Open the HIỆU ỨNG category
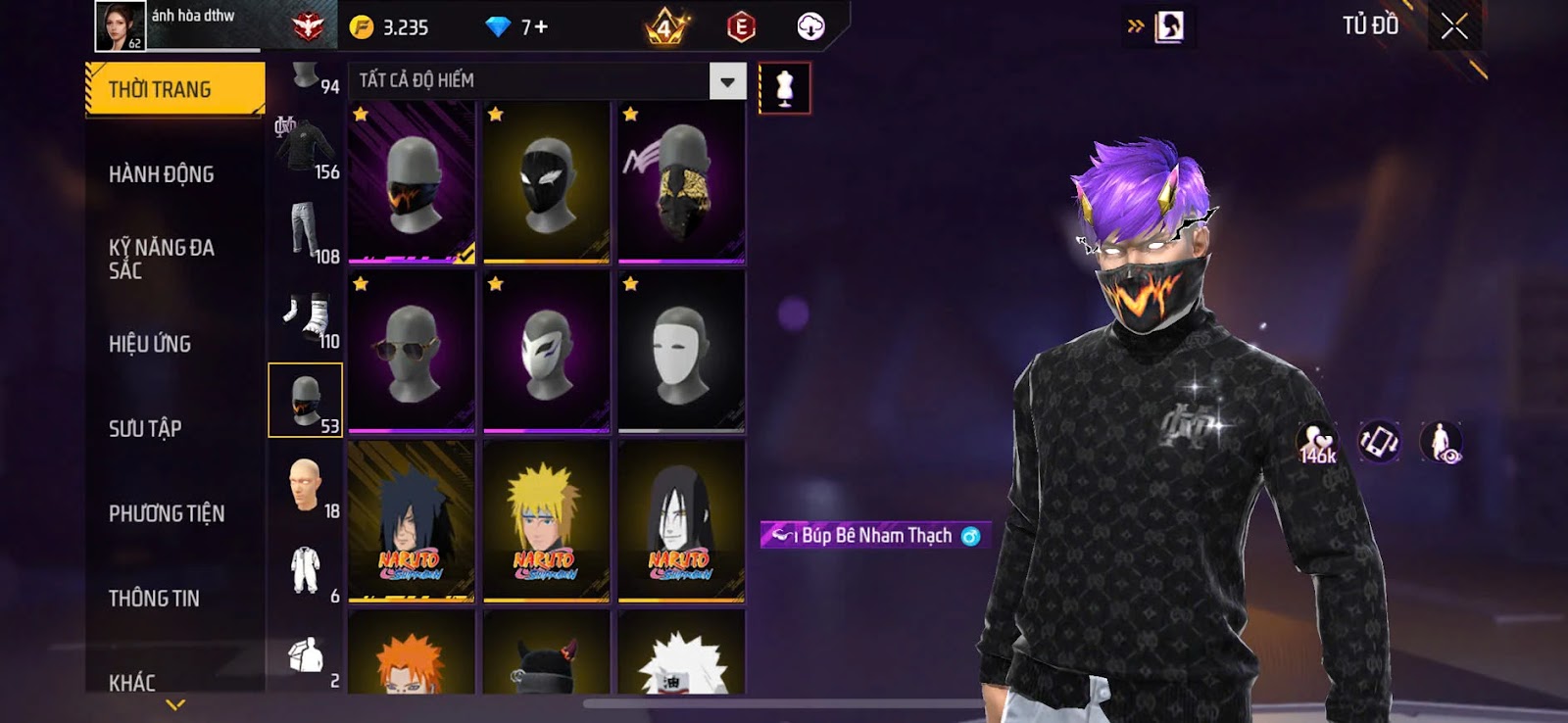Image resolution: width=1568 pixels, height=723 pixels. 150,344
